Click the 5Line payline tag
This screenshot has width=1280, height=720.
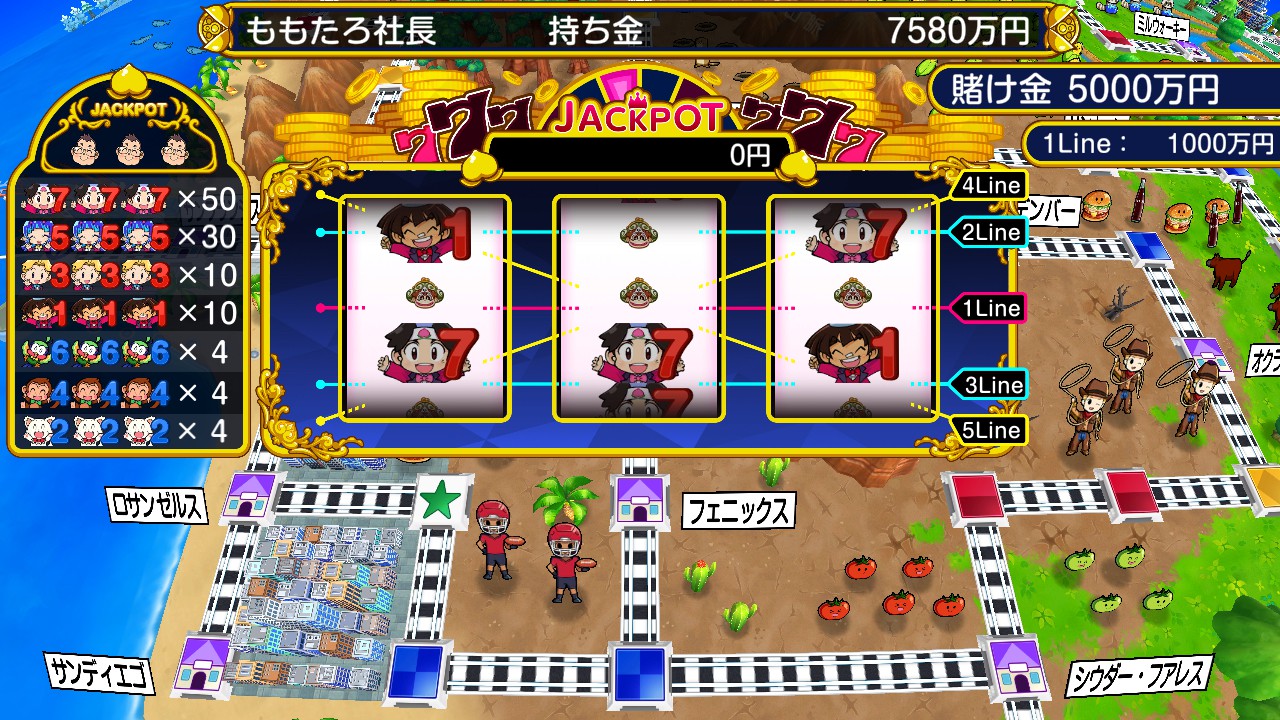pyautogui.click(x=989, y=431)
